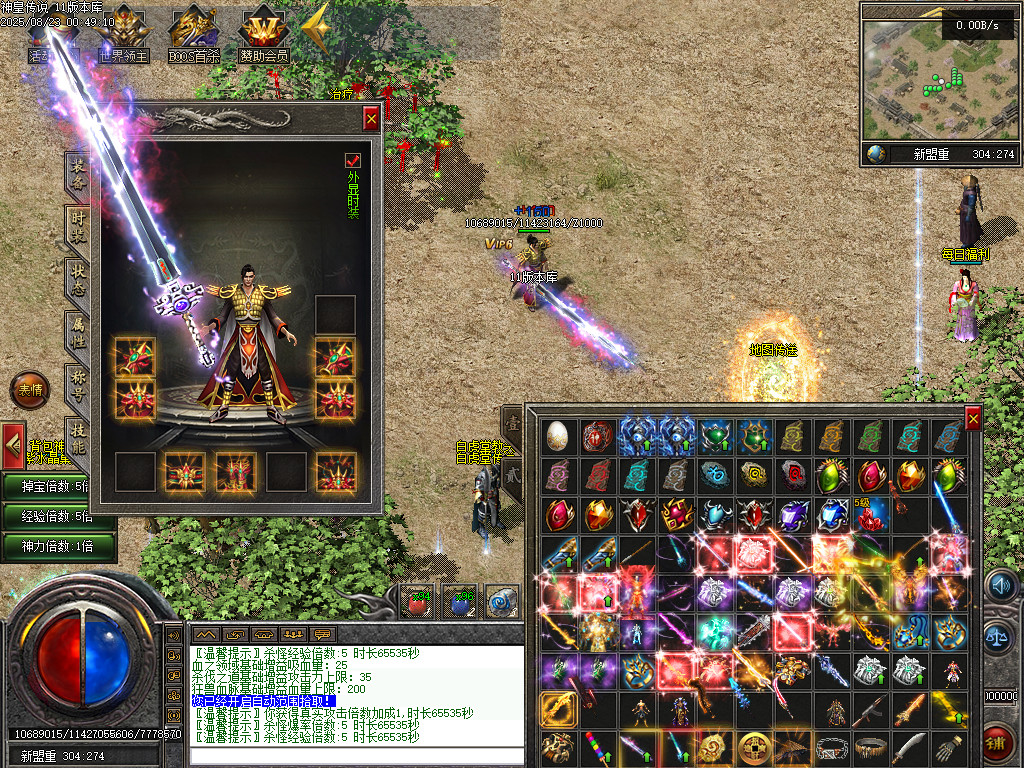Switch to the 装备 tab
Viewport: 1024px width, 768px height.
pyautogui.click(x=77, y=177)
